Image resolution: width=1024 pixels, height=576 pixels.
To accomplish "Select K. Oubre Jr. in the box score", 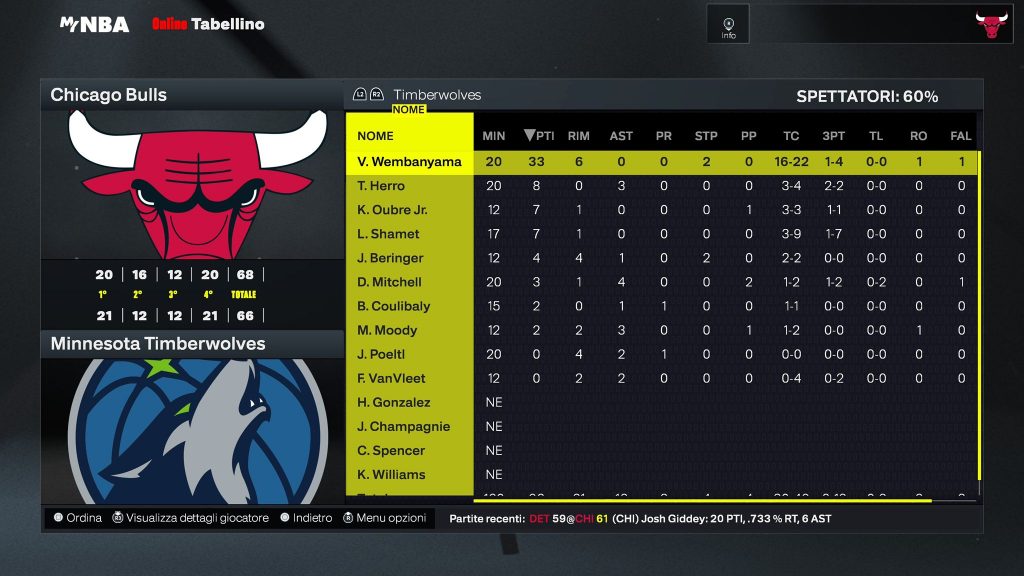I will (x=392, y=210).
